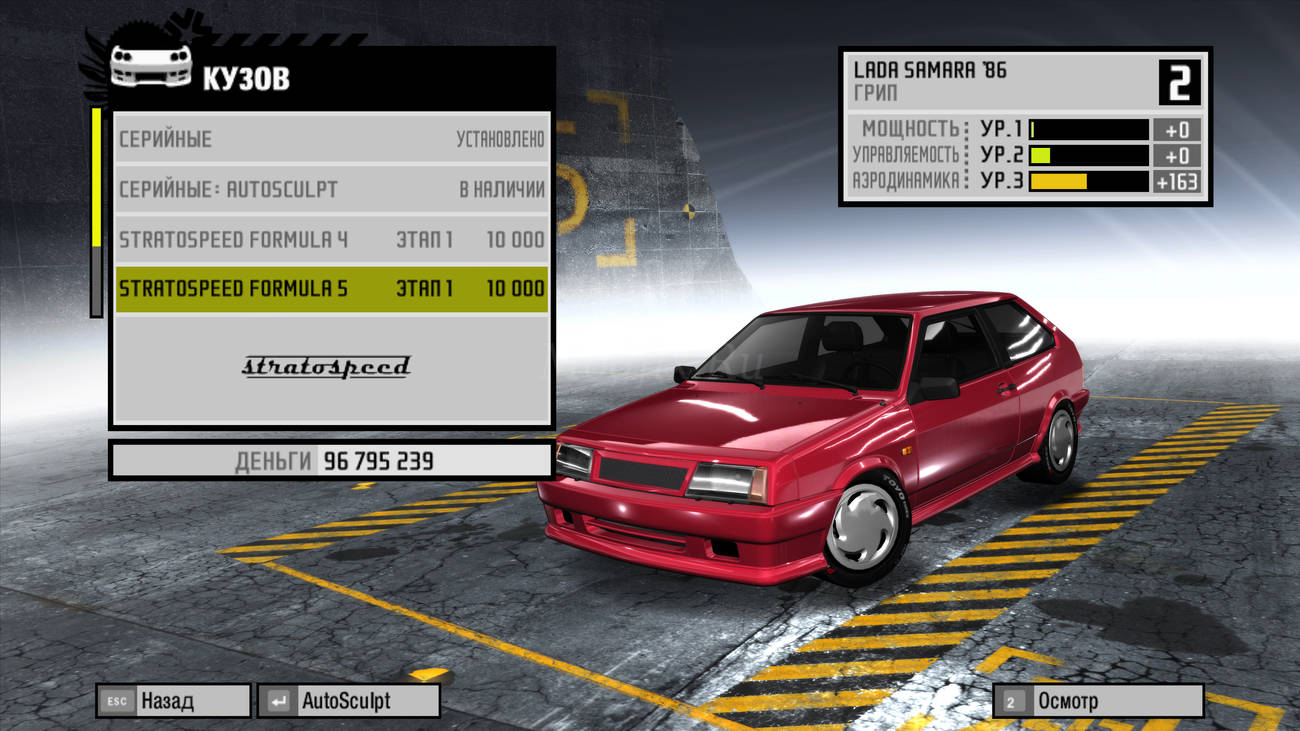Viewport: 1300px width, 731px height.
Task: Select Stratospeed Formula 4 body kit
Action: point(331,240)
